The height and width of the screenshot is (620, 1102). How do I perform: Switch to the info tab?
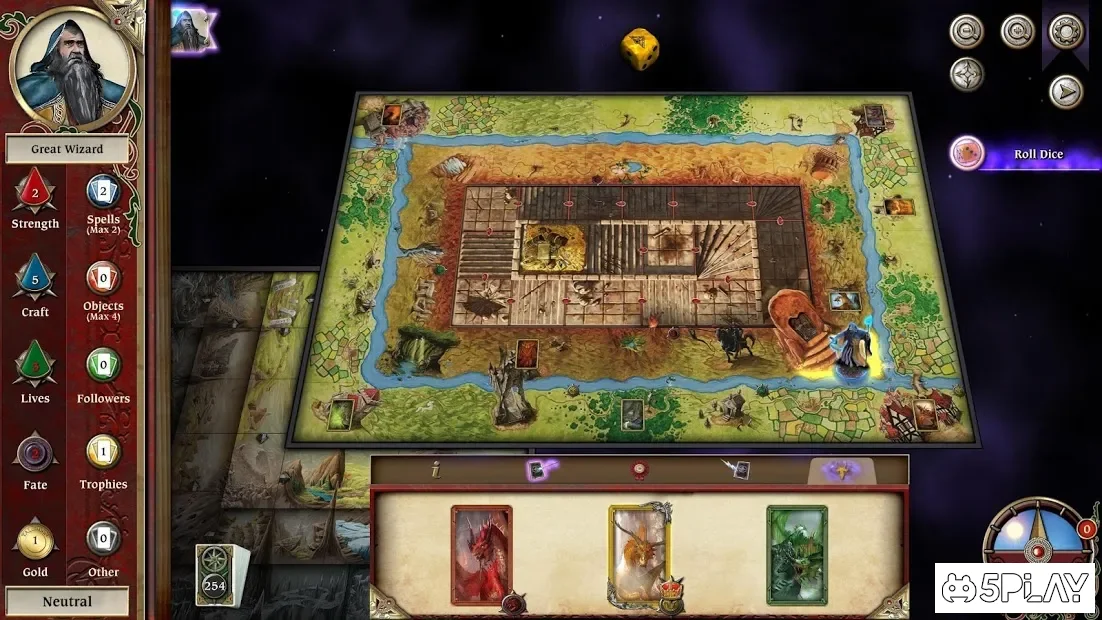[x=435, y=470]
